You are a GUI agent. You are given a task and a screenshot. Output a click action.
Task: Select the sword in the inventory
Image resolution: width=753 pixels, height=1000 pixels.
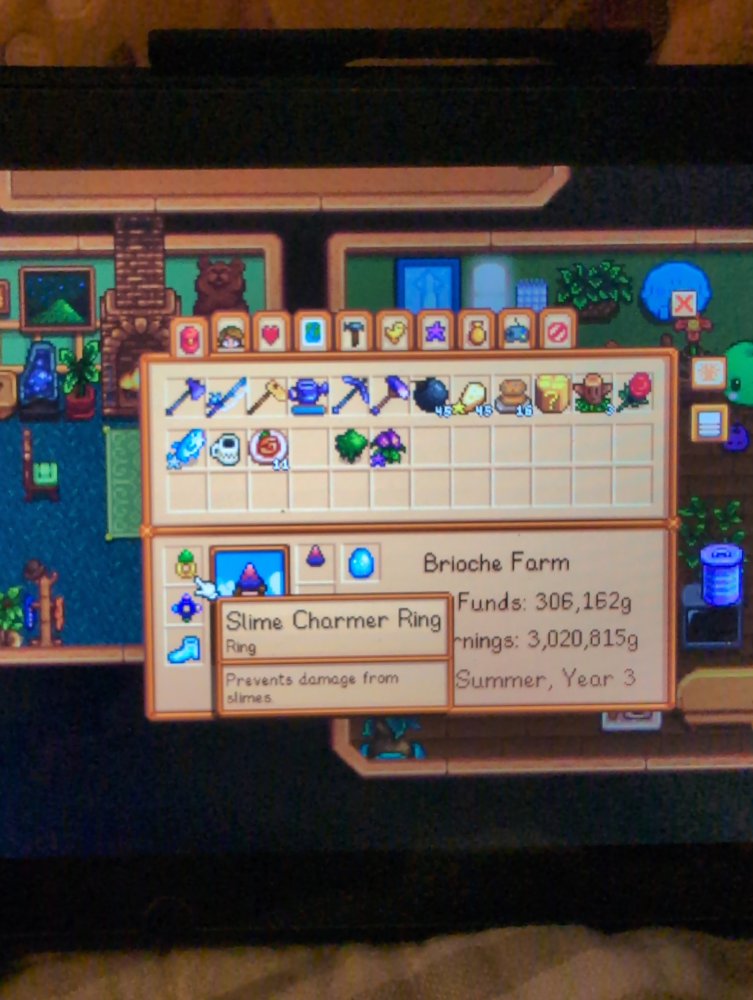click(226, 395)
